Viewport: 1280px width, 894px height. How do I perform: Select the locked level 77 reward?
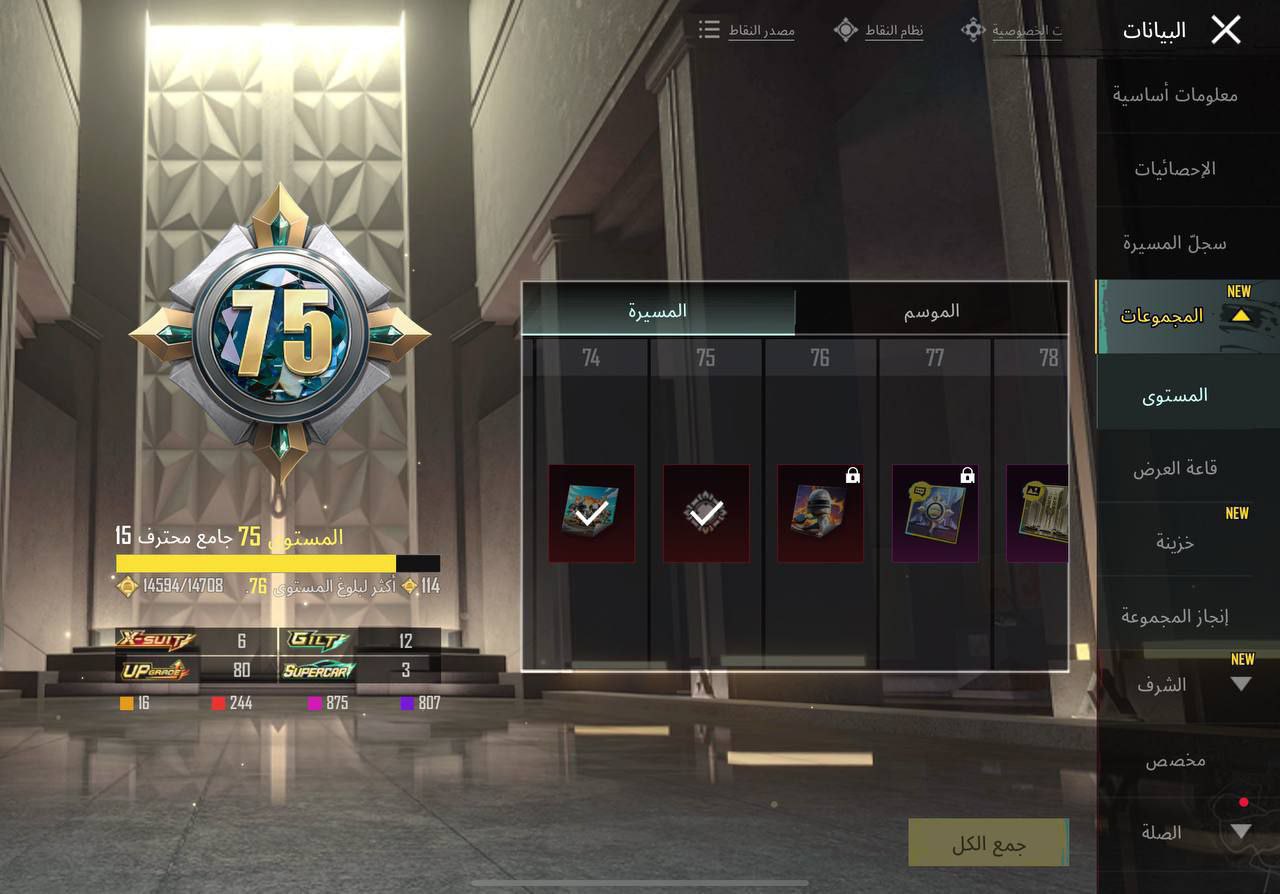[934, 513]
